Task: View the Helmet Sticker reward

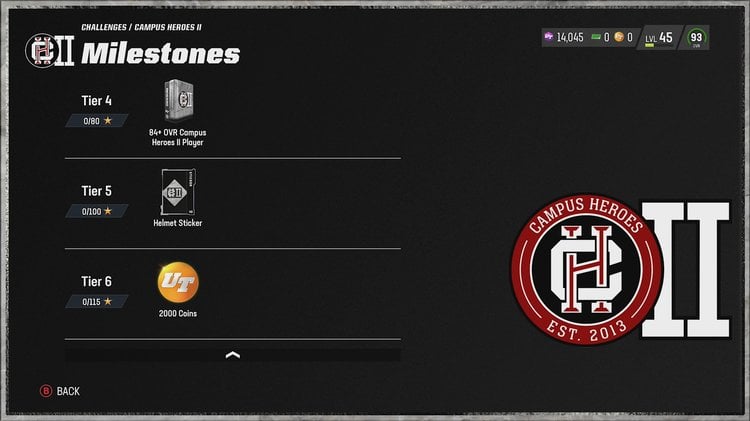Action: (x=176, y=191)
